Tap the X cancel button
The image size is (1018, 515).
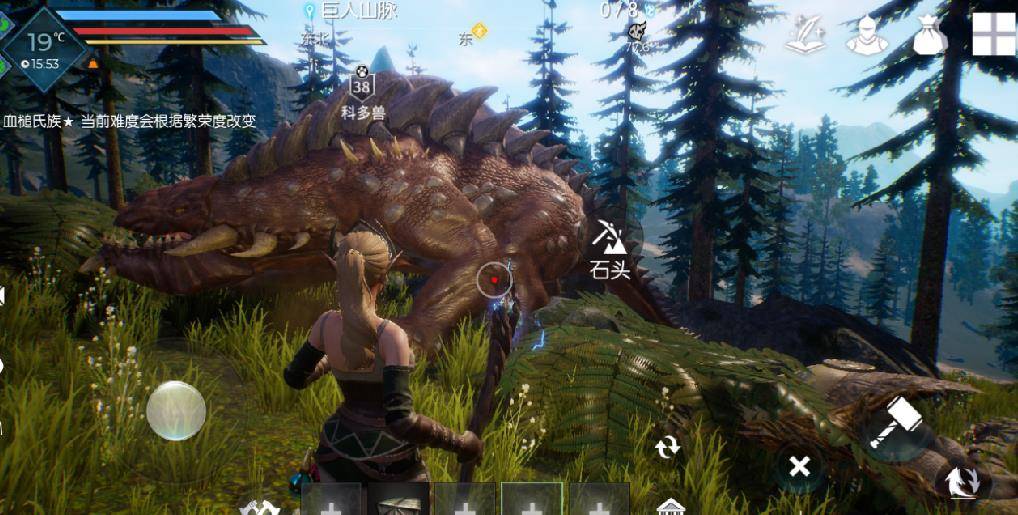(799, 466)
